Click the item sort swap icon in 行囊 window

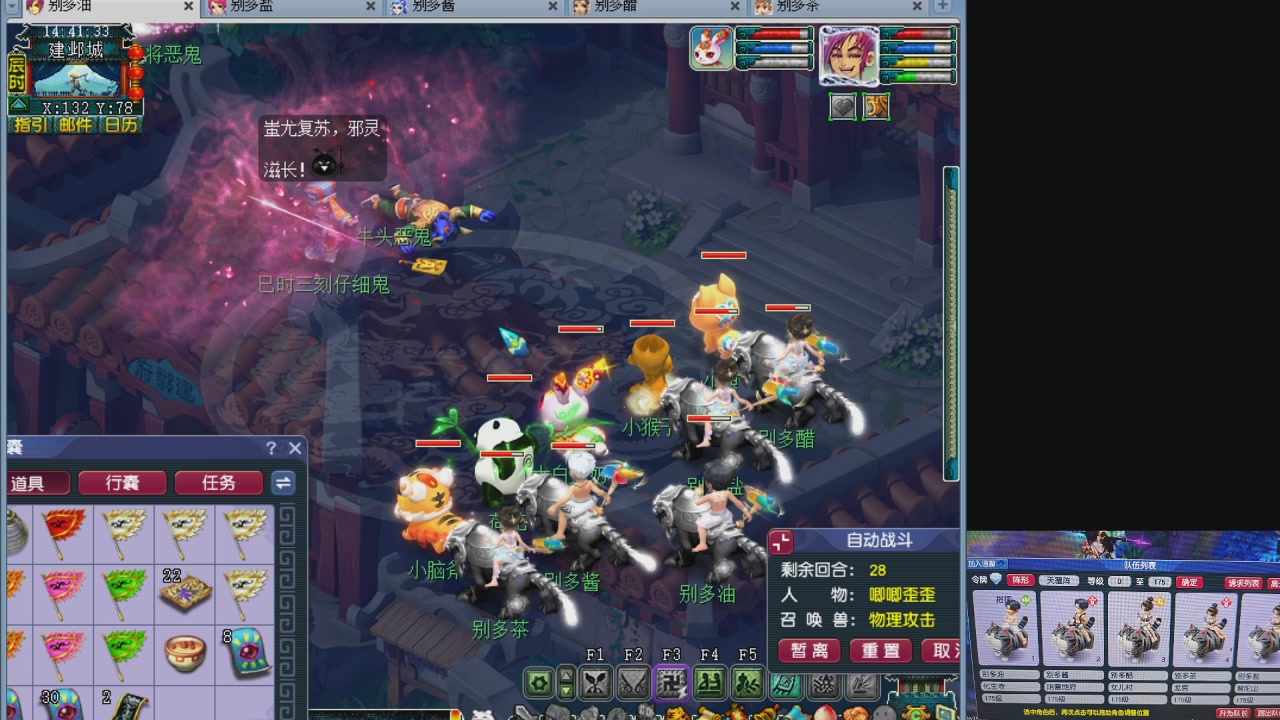click(x=283, y=483)
